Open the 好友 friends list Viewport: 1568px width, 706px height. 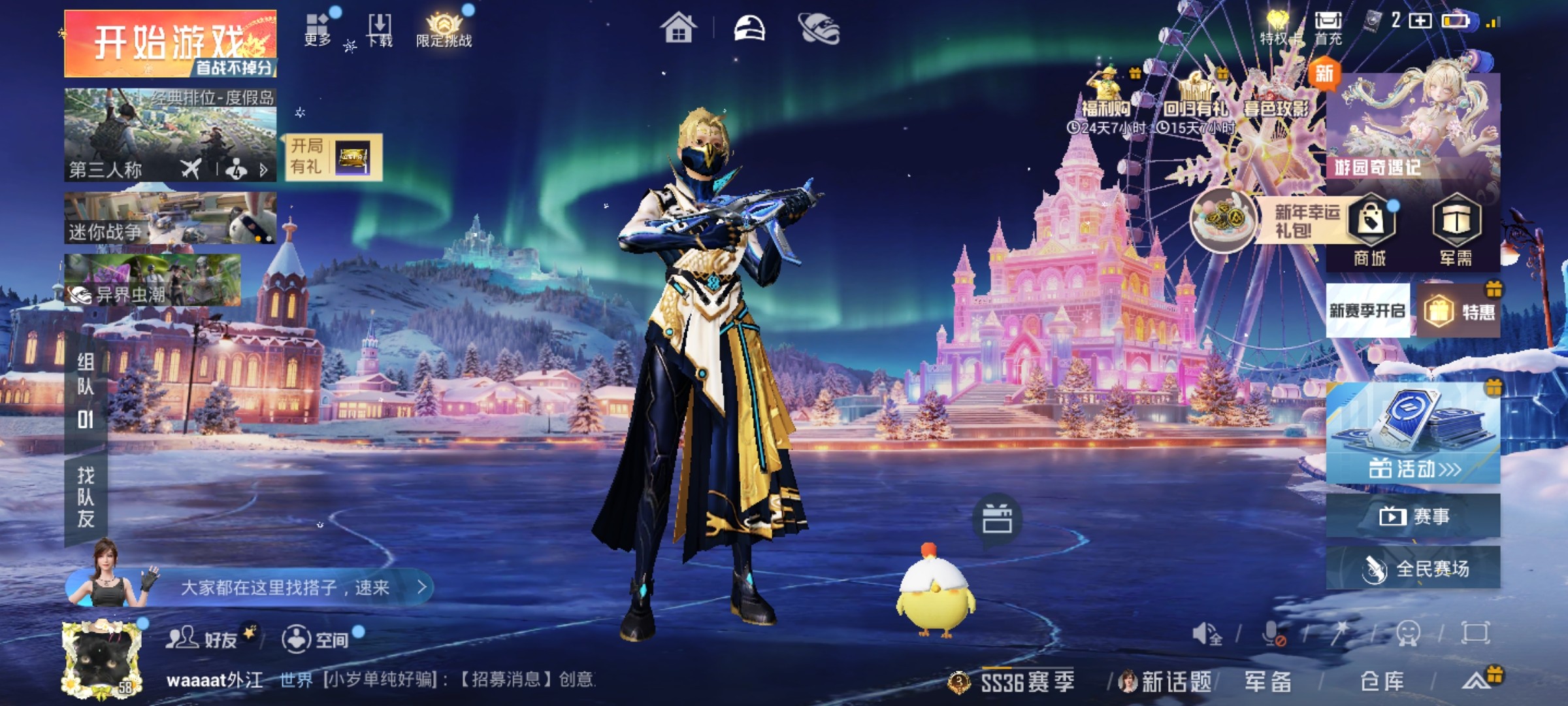(x=203, y=639)
